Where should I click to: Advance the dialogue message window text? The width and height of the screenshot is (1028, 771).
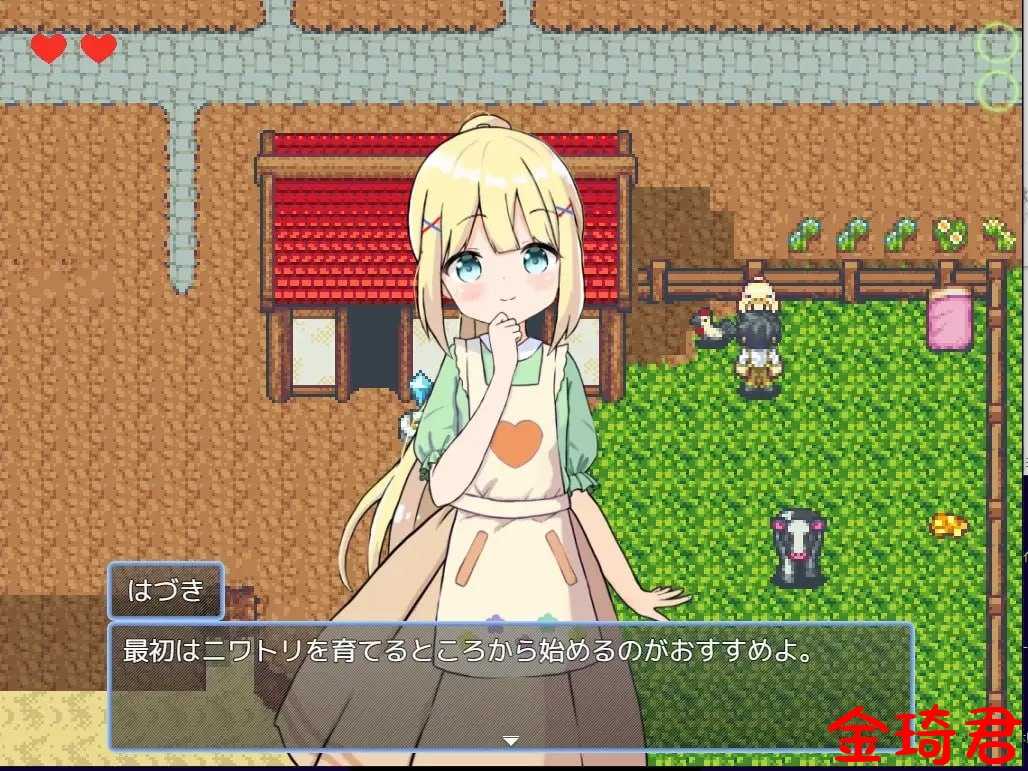click(x=510, y=686)
